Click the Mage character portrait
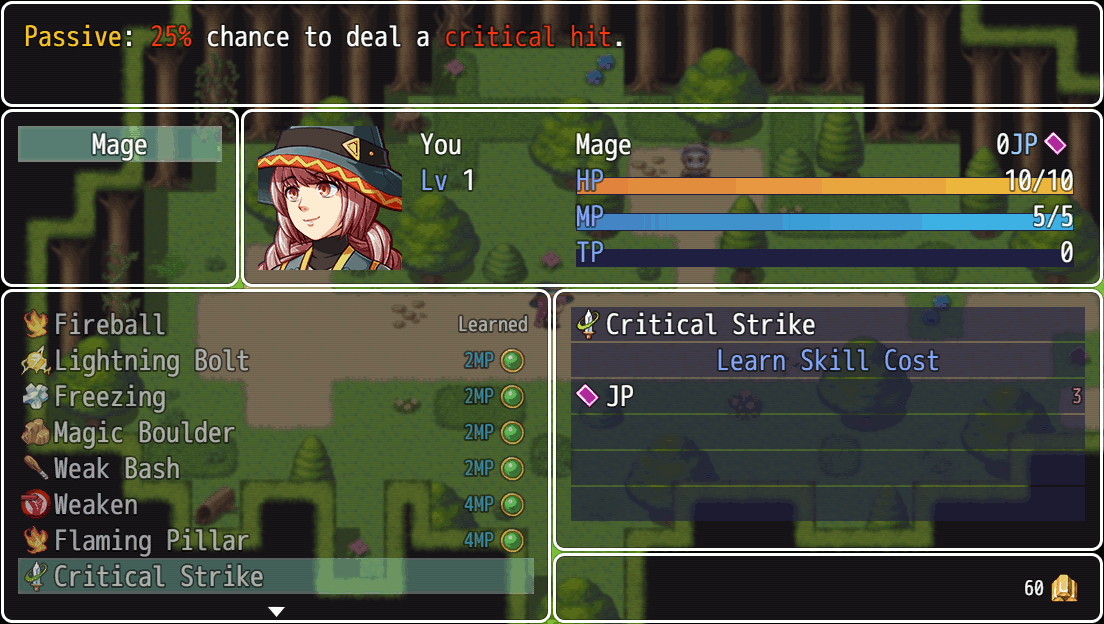This screenshot has width=1104, height=624. pos(330,198)
